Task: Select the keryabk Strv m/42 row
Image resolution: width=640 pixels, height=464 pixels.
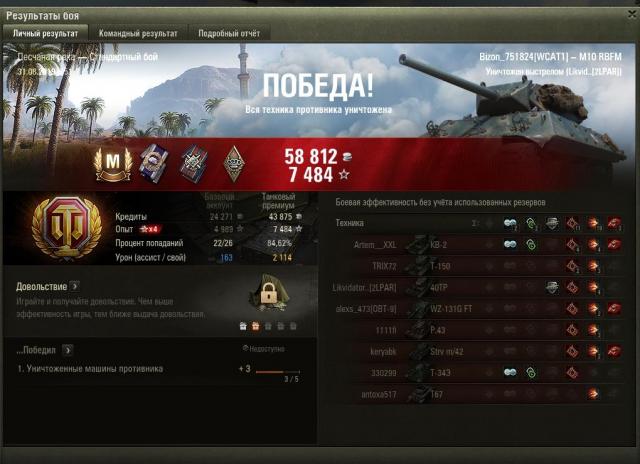Action: pyautogui.click(x=478, y=352)
